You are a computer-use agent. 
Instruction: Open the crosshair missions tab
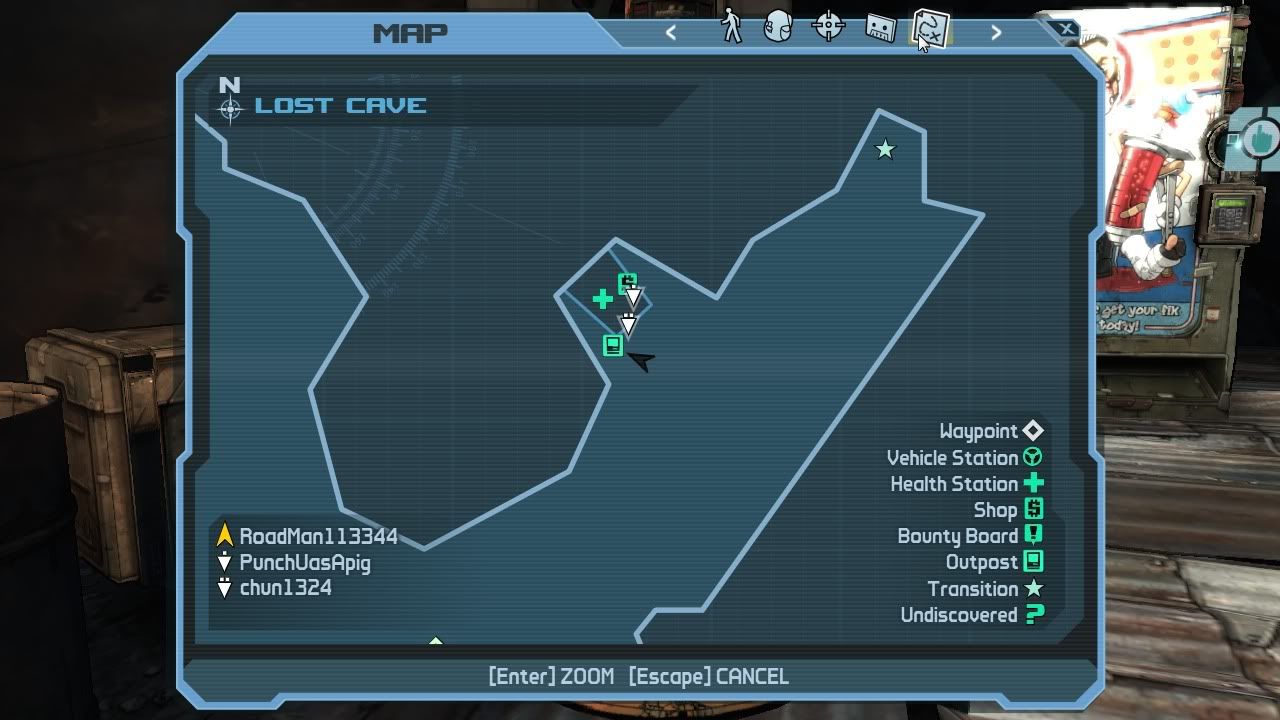coord(828,27)
